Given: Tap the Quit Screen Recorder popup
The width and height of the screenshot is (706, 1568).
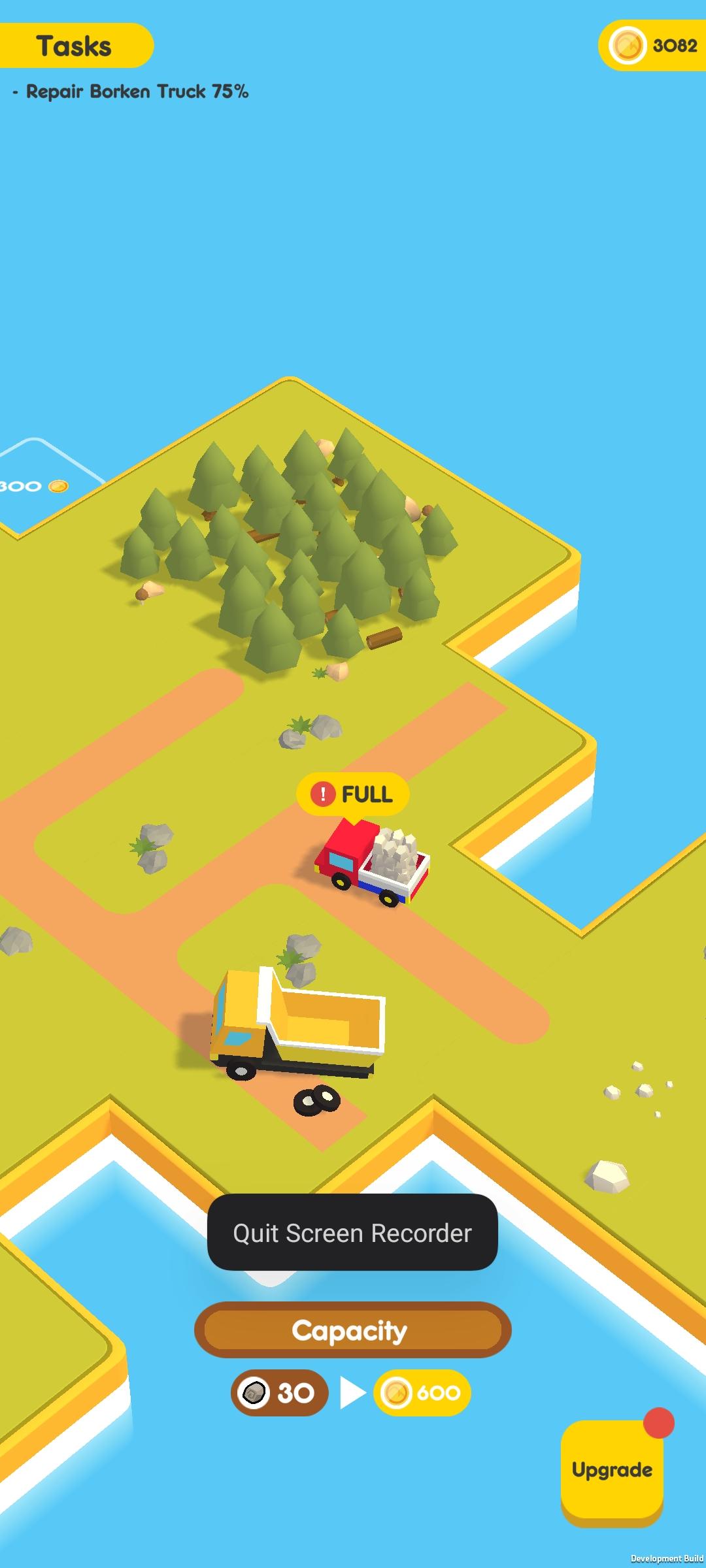Looking at the screenshot, I should pyautogui.click(x=352, y=1233).
